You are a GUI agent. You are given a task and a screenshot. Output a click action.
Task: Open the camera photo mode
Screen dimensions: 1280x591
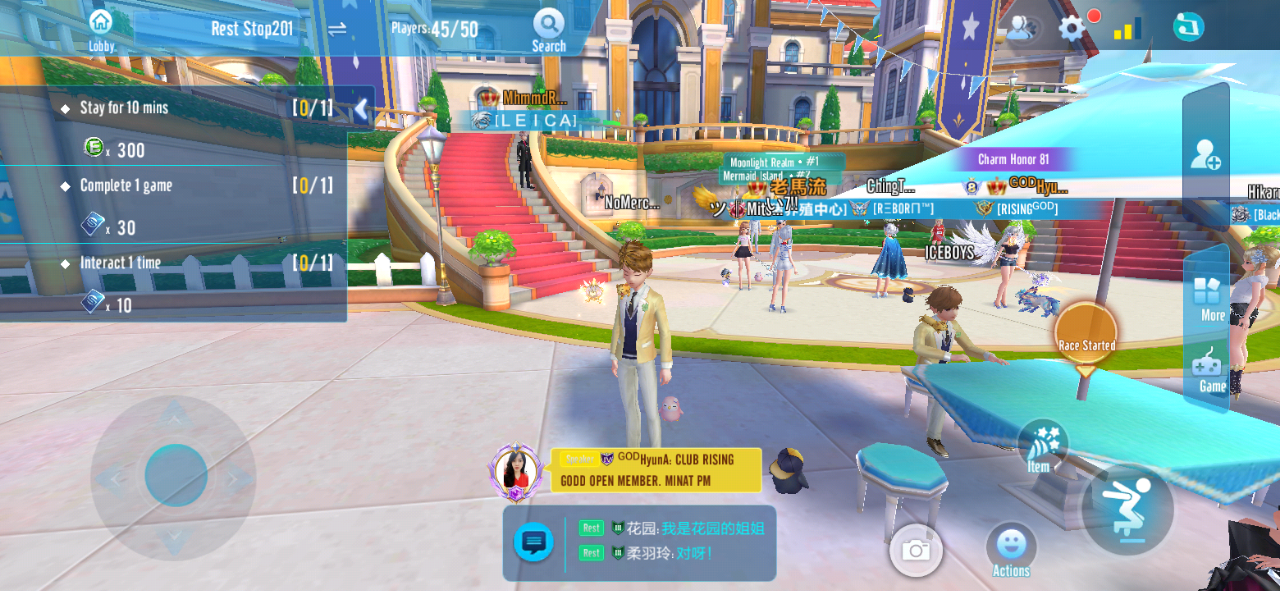[915, 550]
